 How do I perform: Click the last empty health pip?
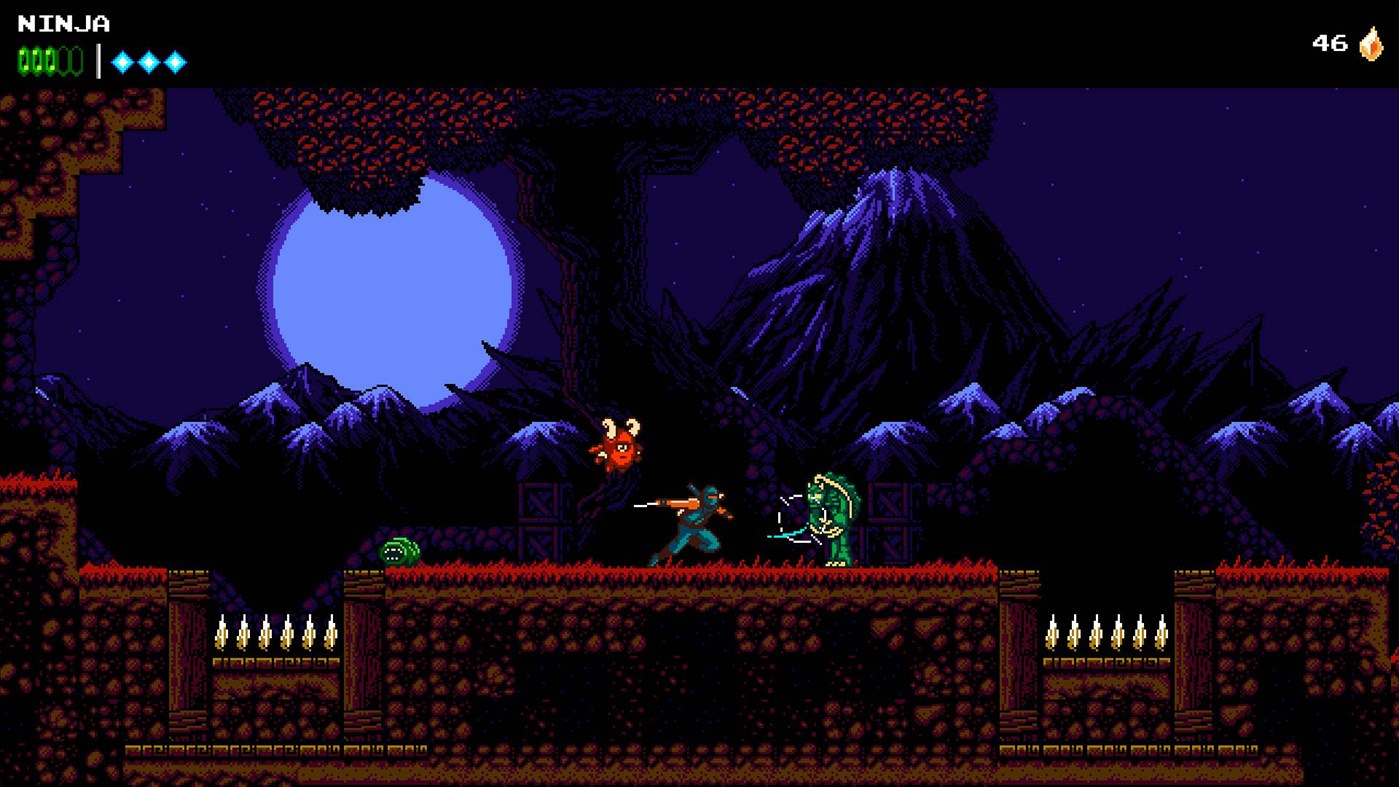pos(74,60)
